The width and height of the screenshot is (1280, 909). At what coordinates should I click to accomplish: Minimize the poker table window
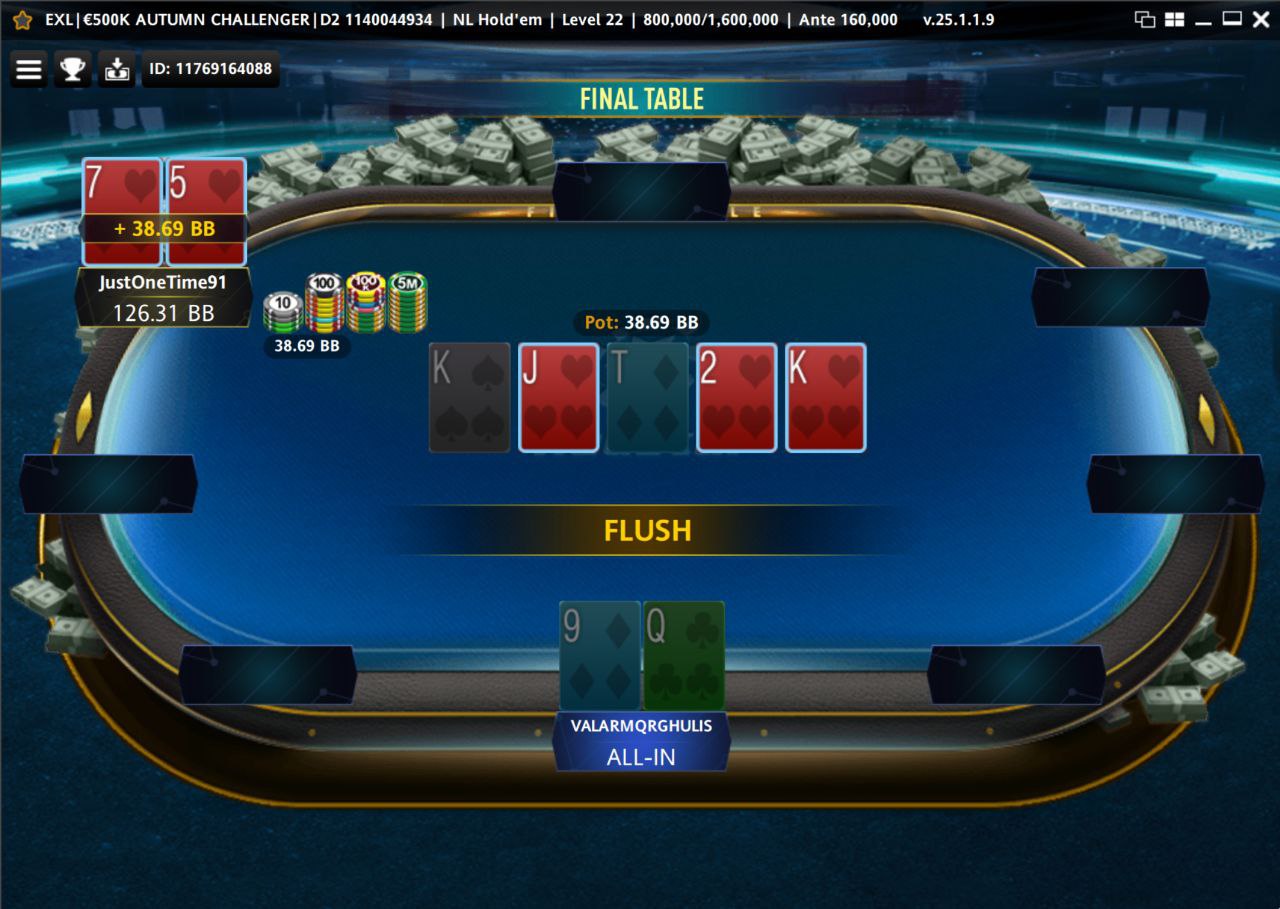coord(1203,19)
